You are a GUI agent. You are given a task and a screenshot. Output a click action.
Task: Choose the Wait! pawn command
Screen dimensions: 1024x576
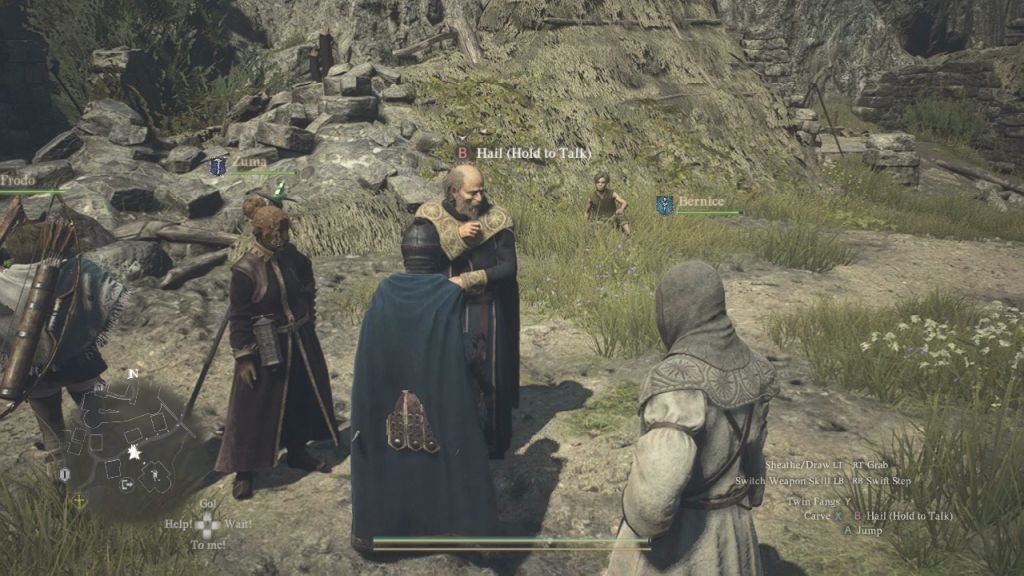(x=238, y=523)
